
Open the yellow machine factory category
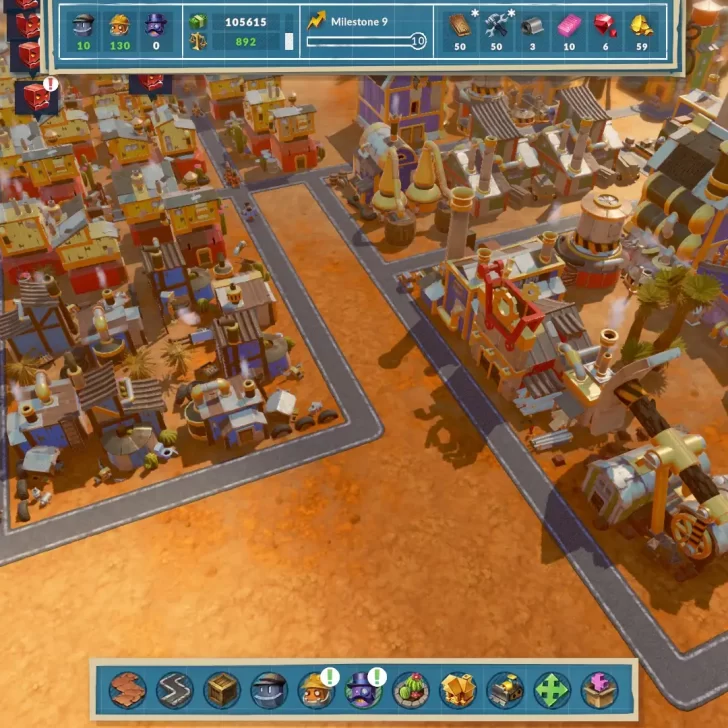pos(504,689)
